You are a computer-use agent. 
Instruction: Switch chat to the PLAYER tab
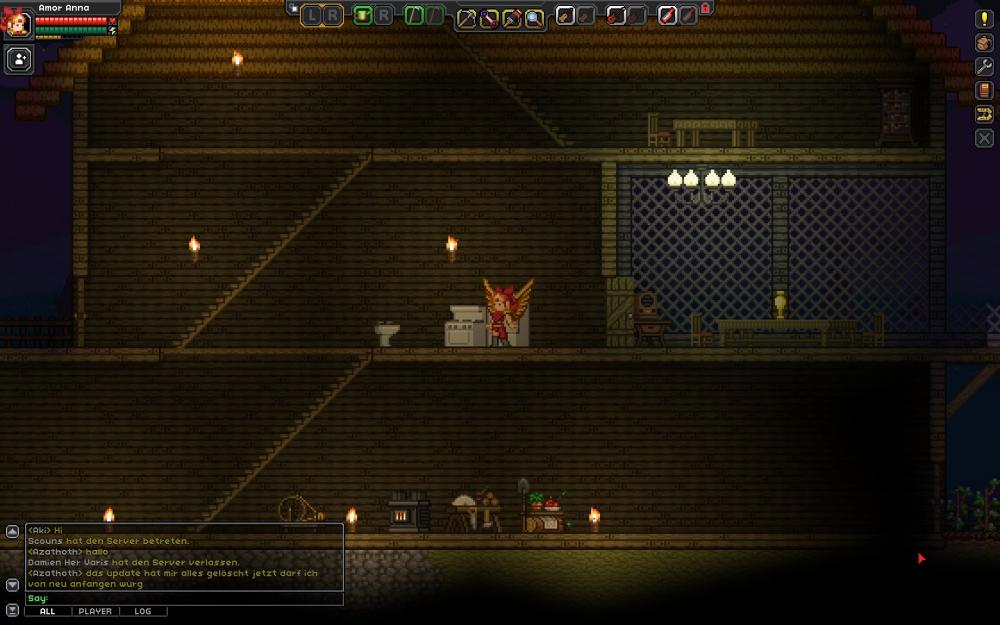pyautogui.click(x=95, y=611)
